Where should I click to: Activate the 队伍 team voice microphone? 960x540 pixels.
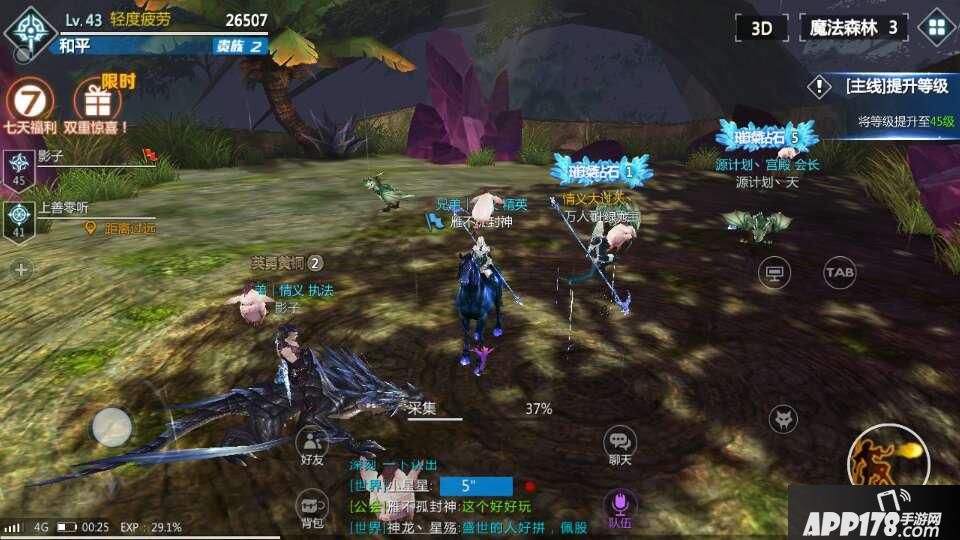click(620, 505)
